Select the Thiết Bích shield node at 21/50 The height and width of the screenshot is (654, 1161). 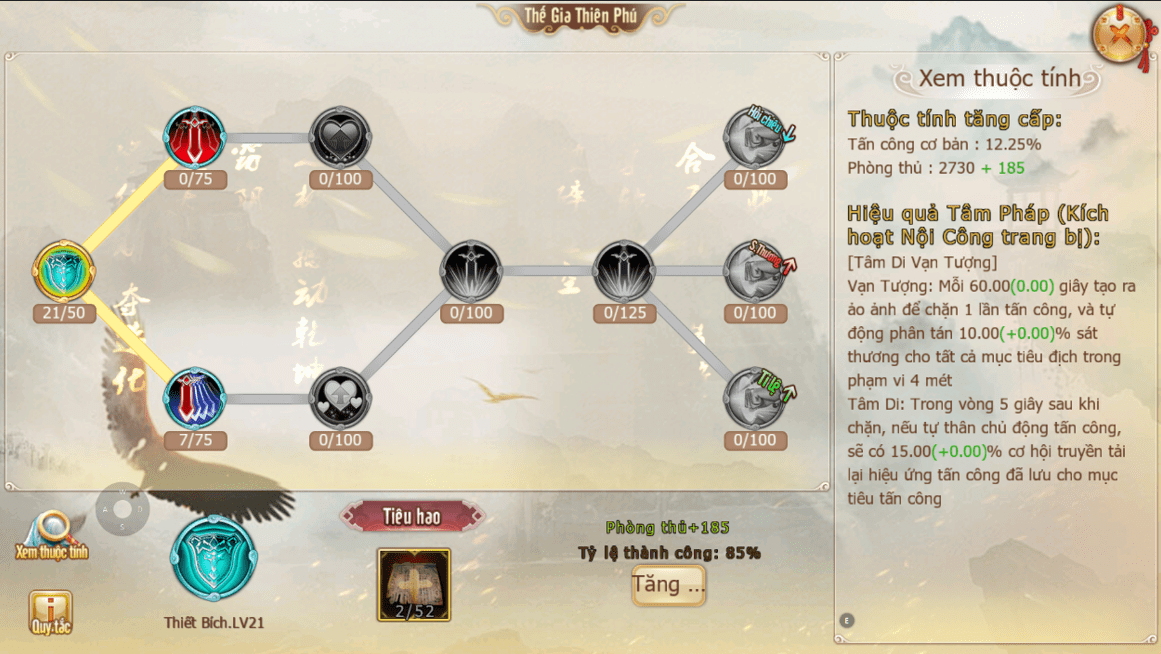coord(64,271)
